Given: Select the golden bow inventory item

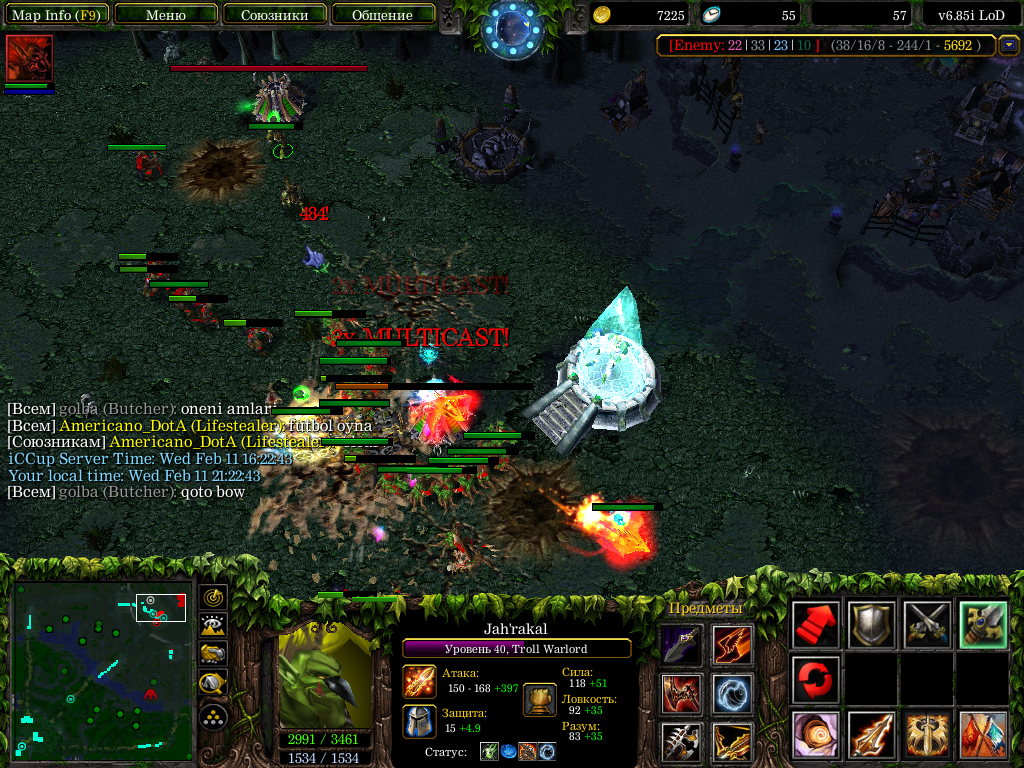Looking at the screenshot, I should [733, 742].
